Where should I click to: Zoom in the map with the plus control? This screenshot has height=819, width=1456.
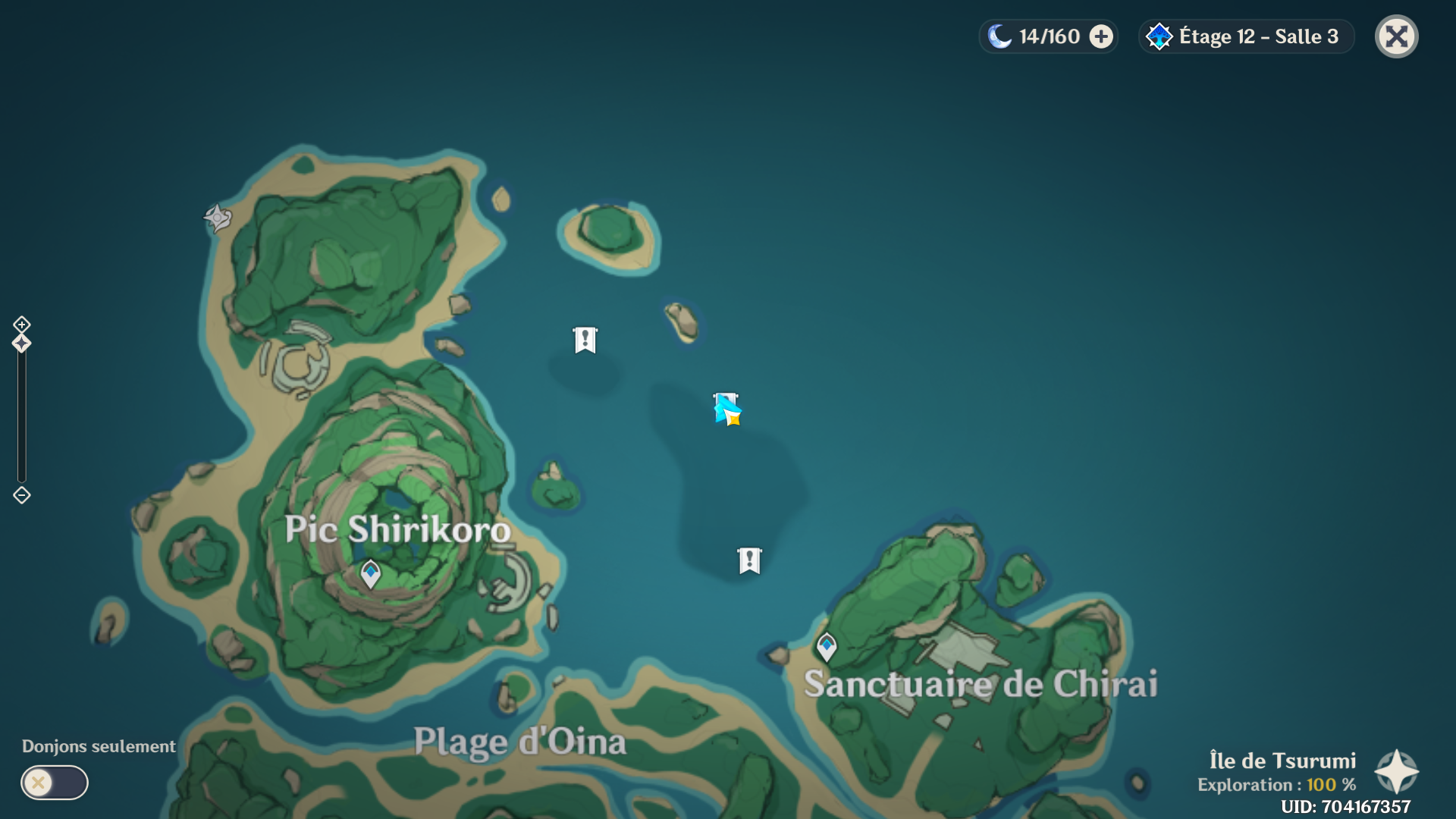pyautogui.click(x=21, y=325)
